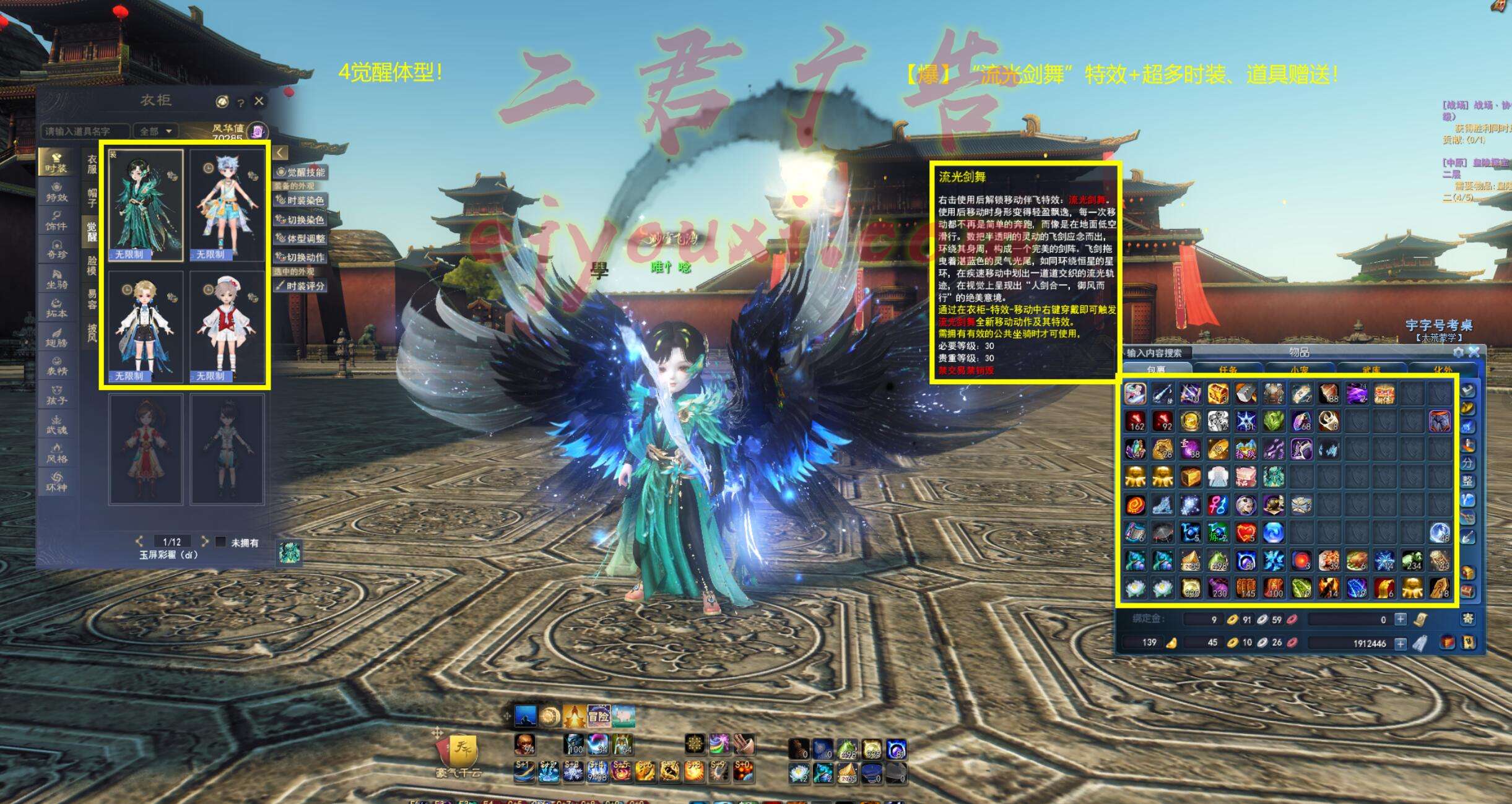Open the 全部 filter dropdown

(155, 131)
